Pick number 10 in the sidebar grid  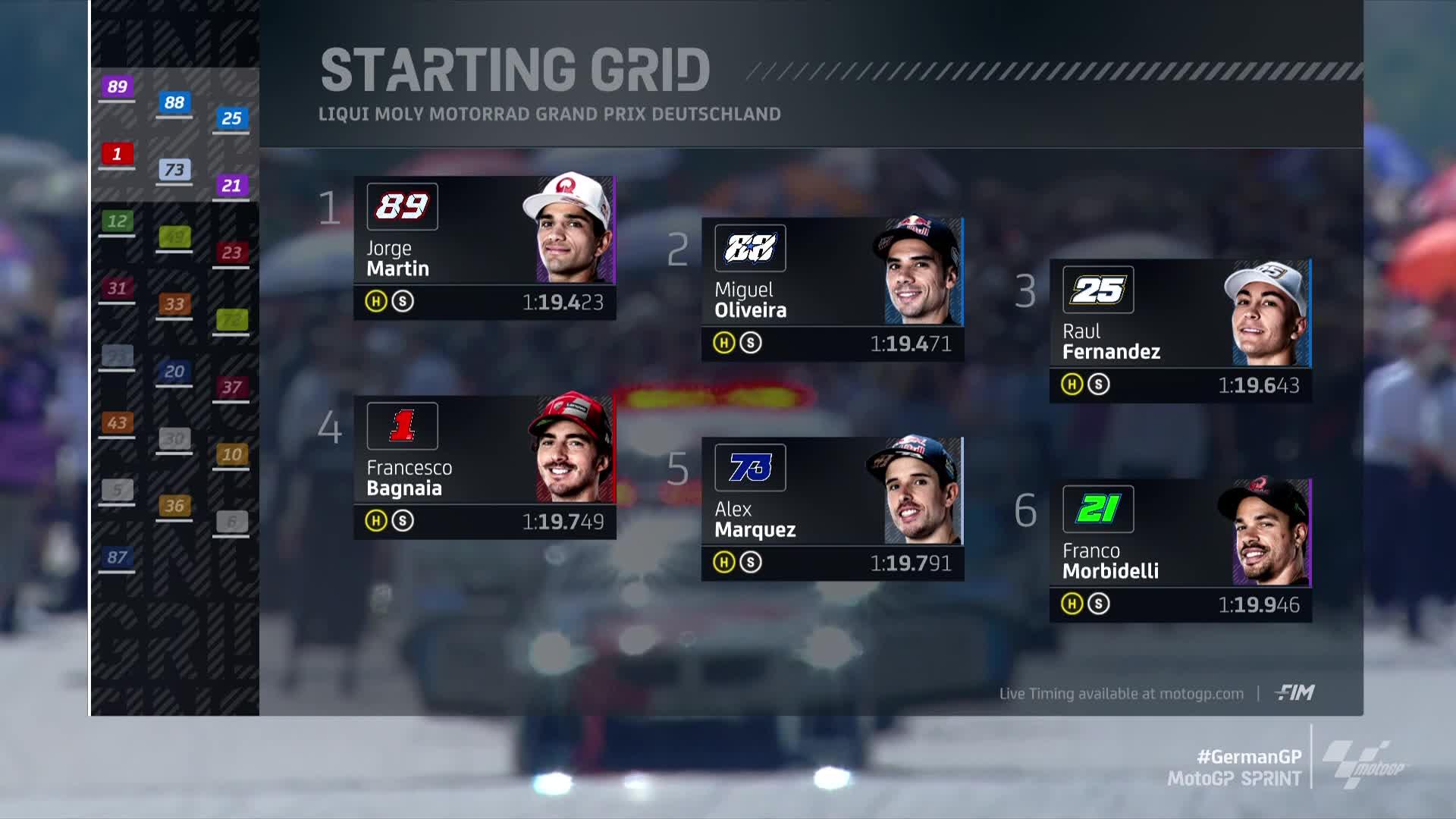click(x=231, y=454)
